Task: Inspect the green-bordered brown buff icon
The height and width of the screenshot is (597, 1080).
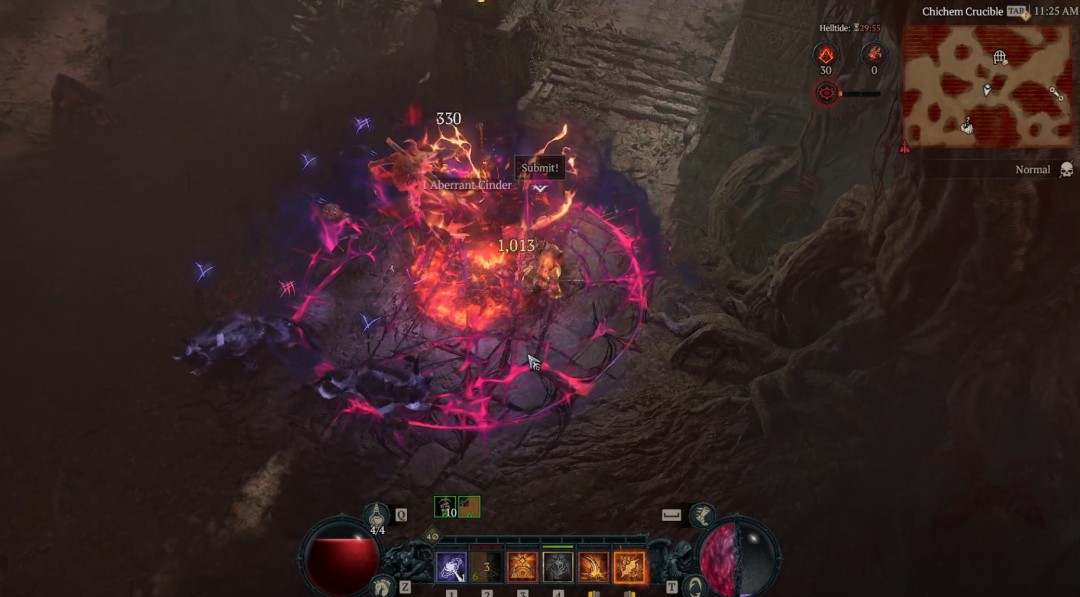Action: click(469, 507)
